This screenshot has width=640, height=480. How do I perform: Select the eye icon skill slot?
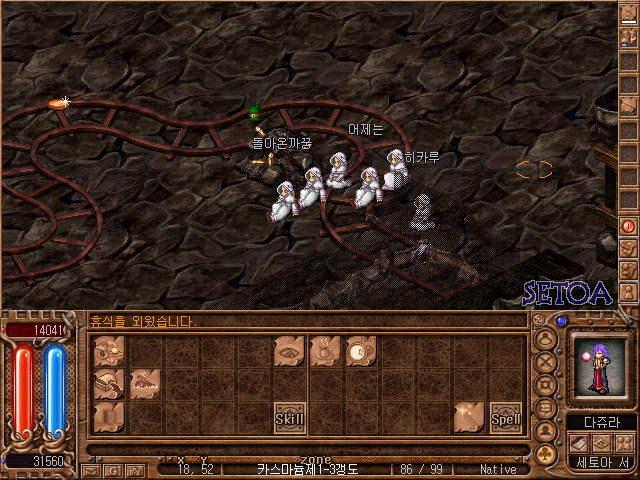(x=289, y=351)
